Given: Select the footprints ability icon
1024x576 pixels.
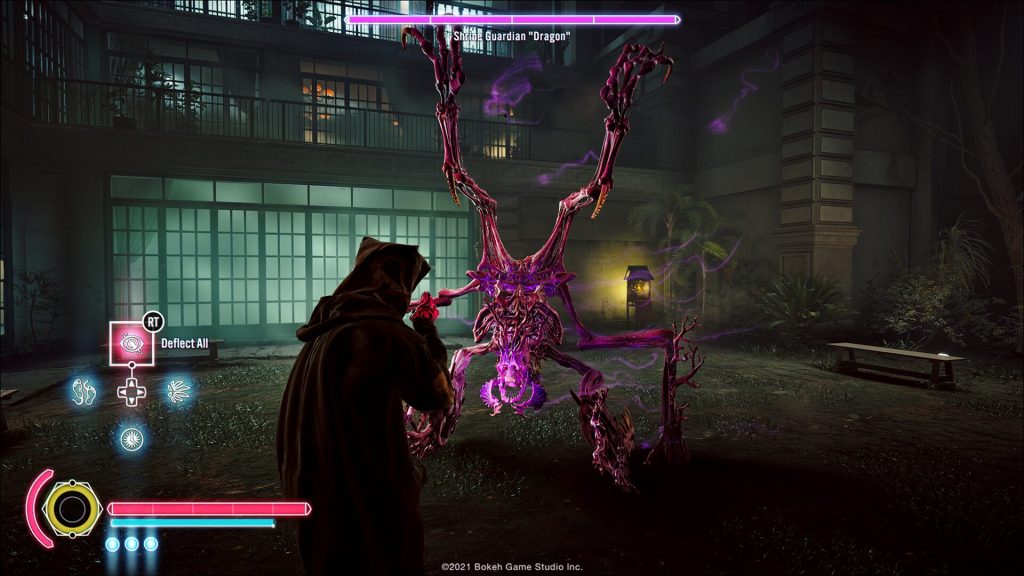Looking at the screenshot, I should pyautogui.click(x=82, y=390).
